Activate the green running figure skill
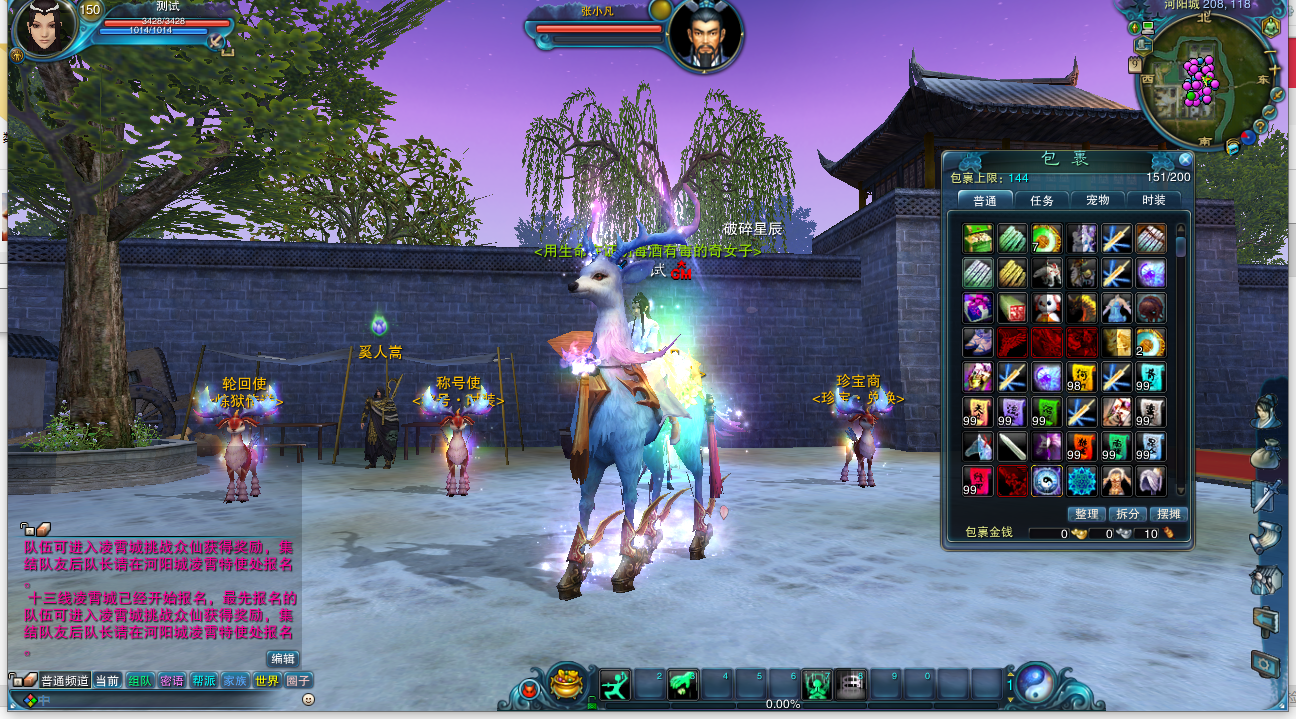The image size is (1296, 719). 615,684
